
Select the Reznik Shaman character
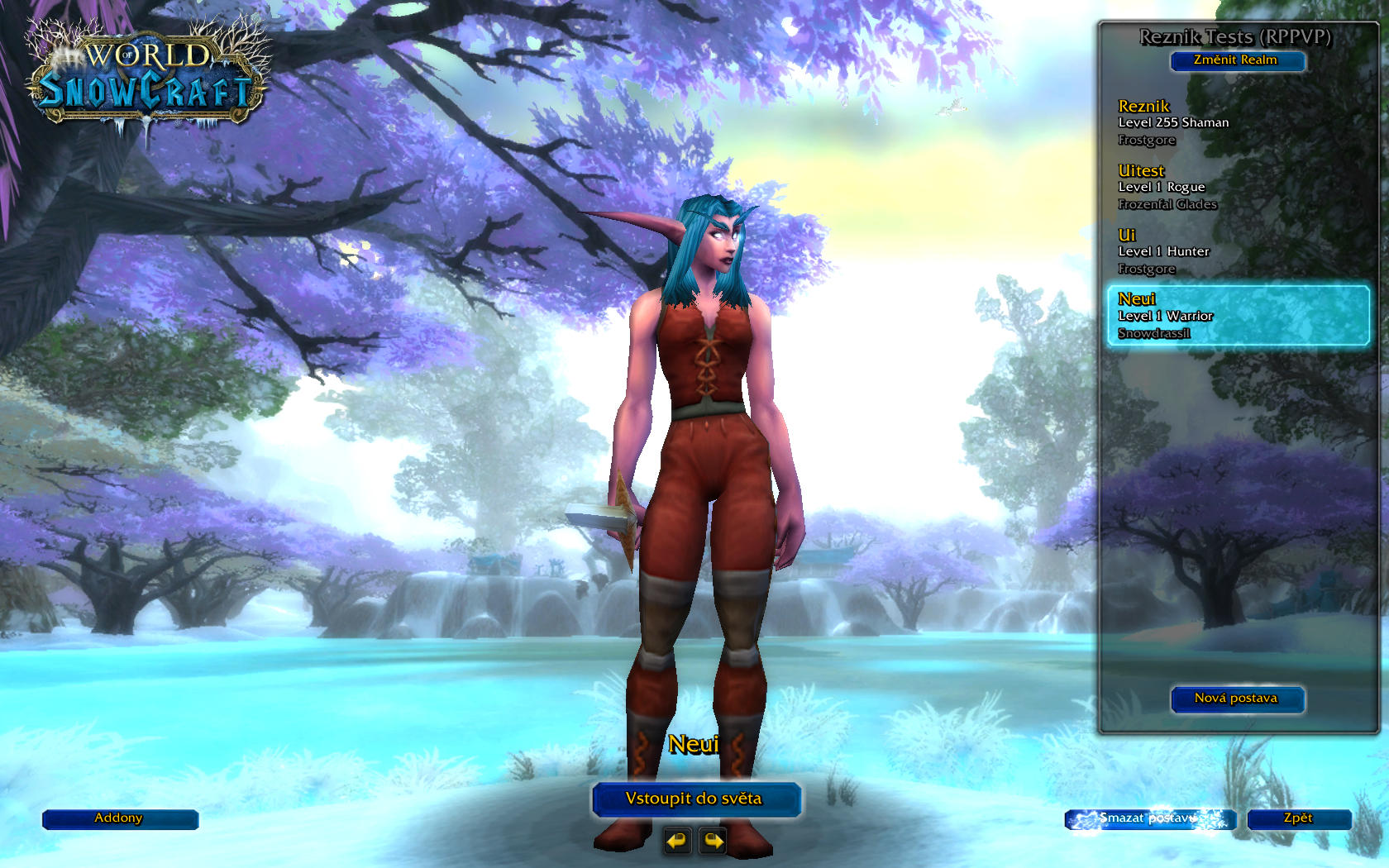click(x=1236, y=122)
